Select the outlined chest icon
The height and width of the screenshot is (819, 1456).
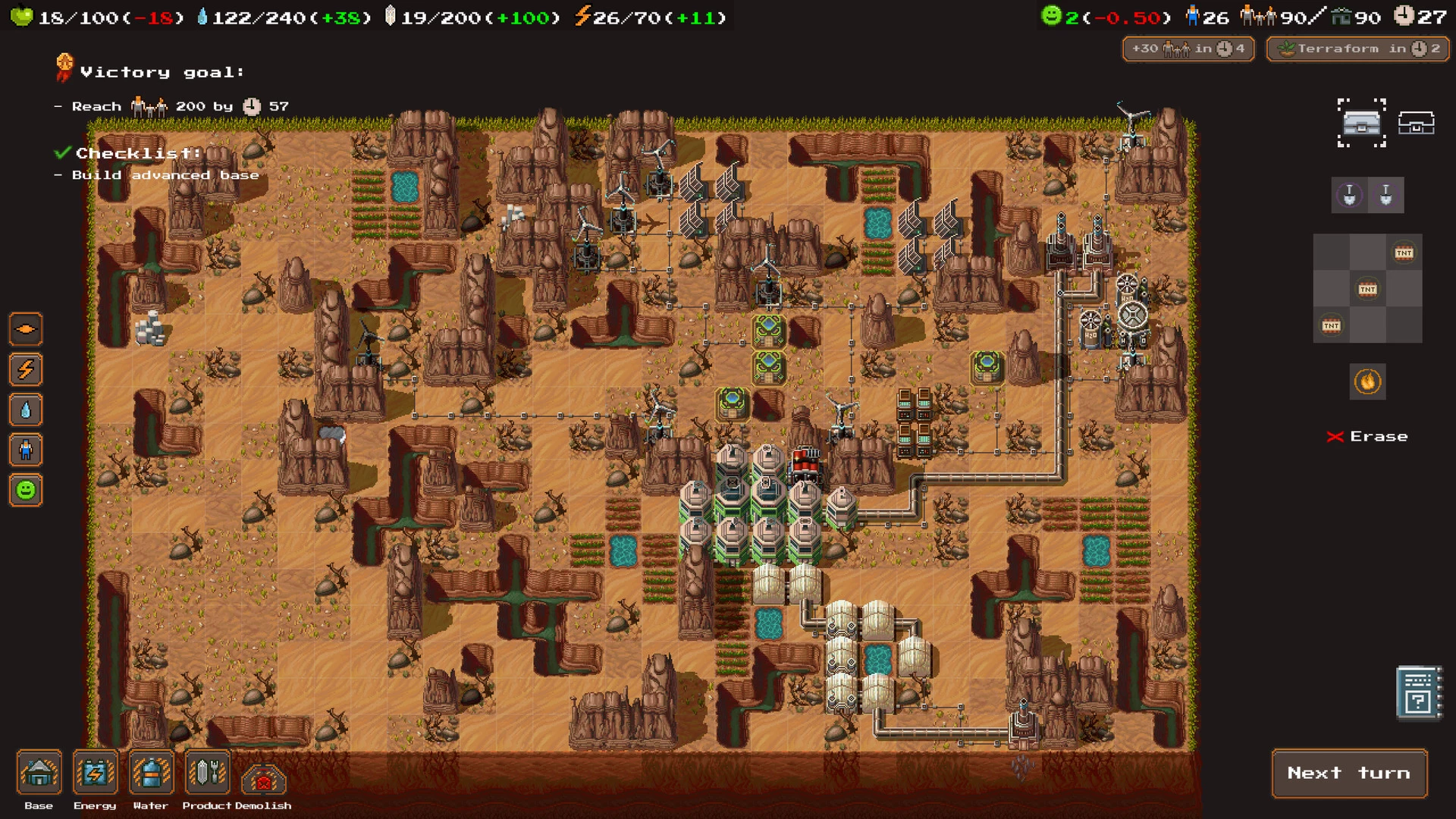(1416, 122)
